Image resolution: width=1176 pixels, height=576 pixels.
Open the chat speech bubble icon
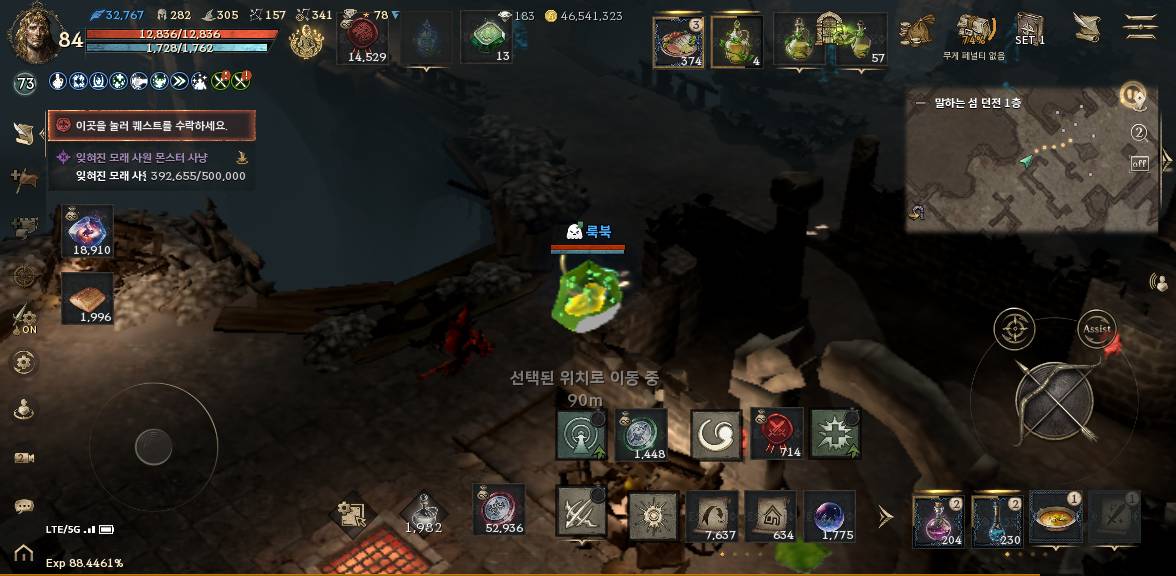[x=24, y=506]
